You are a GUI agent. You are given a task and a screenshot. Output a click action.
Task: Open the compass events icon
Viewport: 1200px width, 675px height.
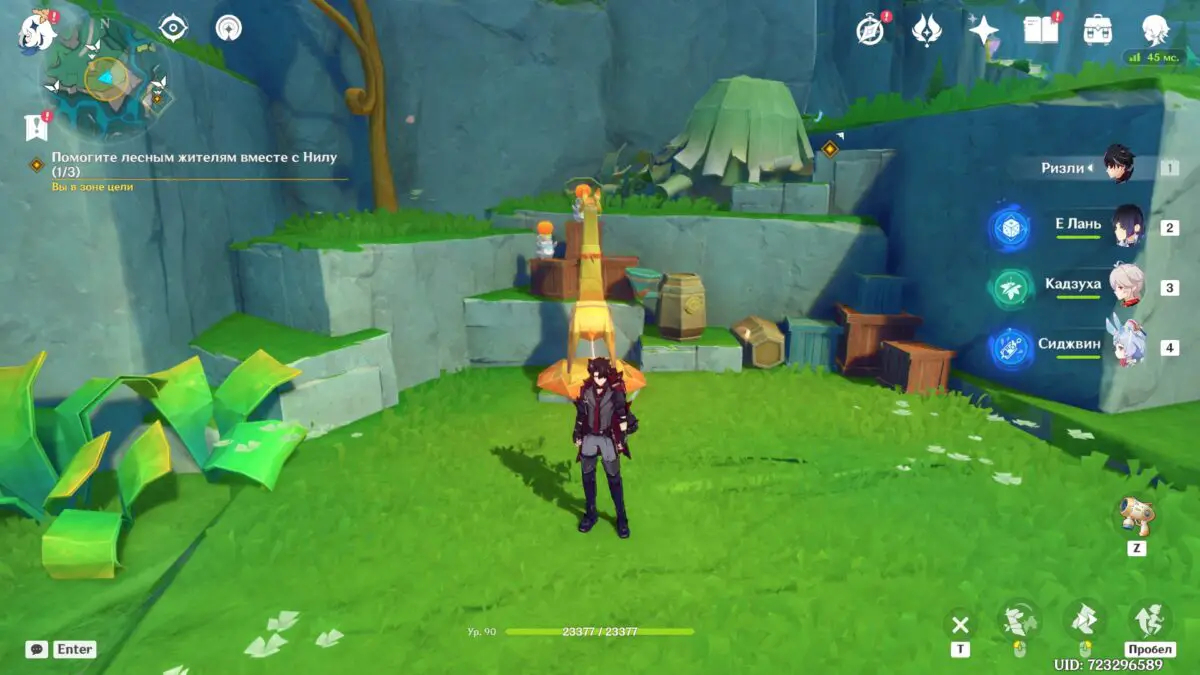pyautogui.click(x=870, y=30)
